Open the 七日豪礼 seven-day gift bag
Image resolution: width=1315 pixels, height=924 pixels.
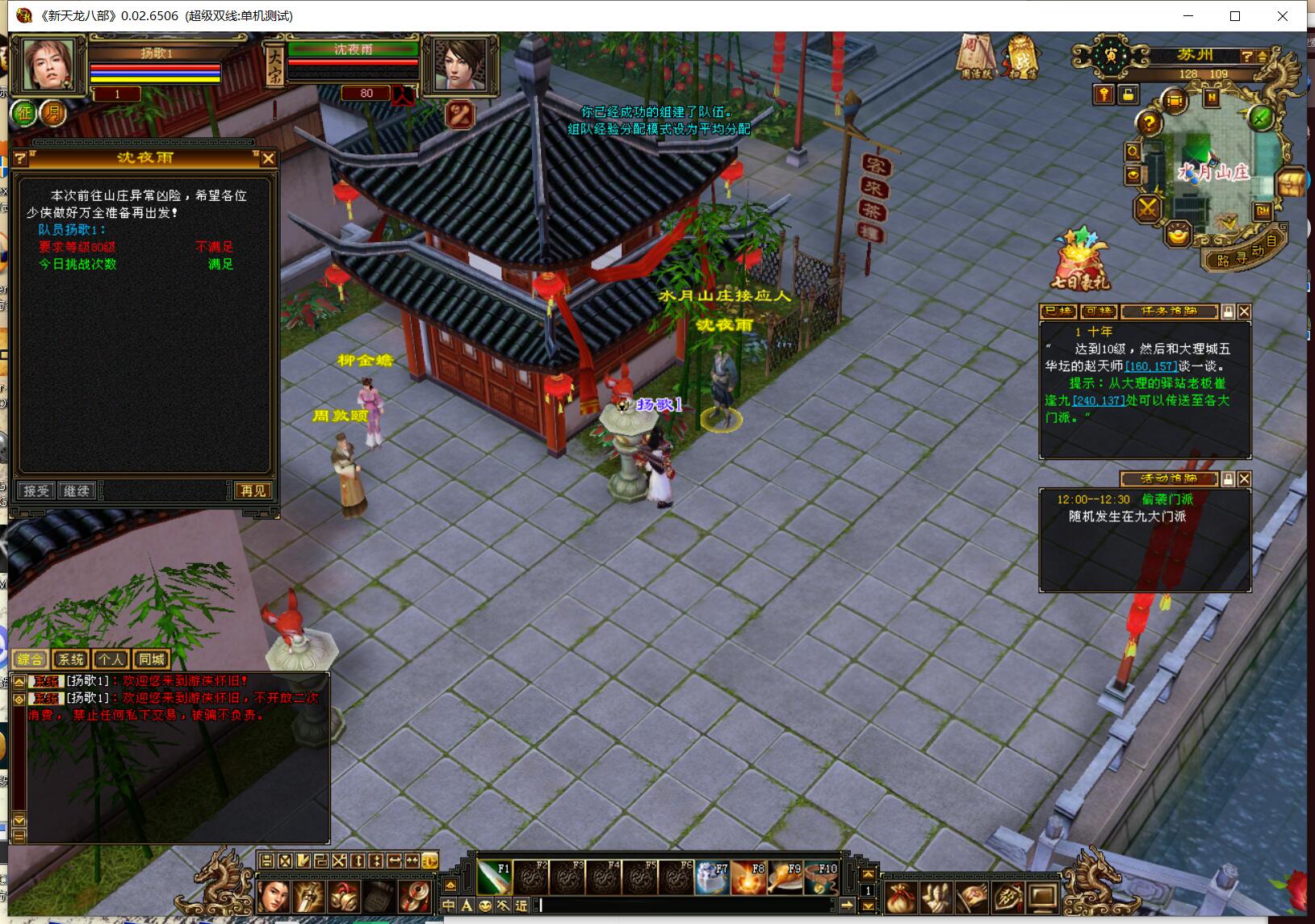[x=1080, y=260]
